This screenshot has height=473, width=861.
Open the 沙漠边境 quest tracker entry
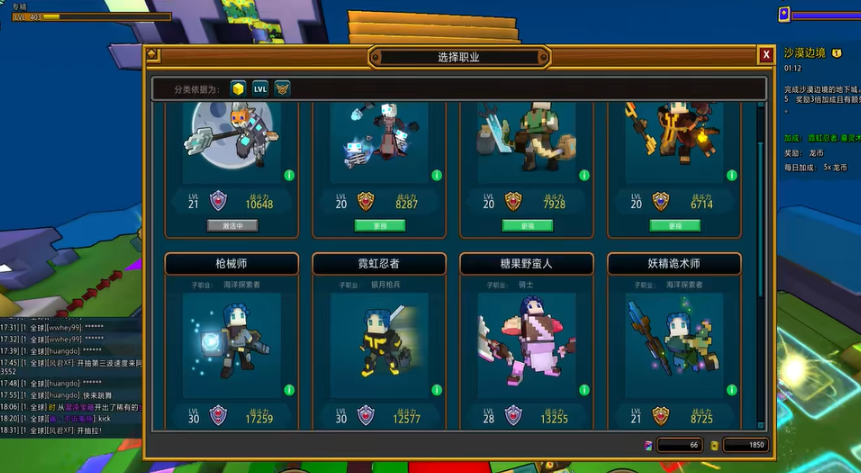point(805,53)
